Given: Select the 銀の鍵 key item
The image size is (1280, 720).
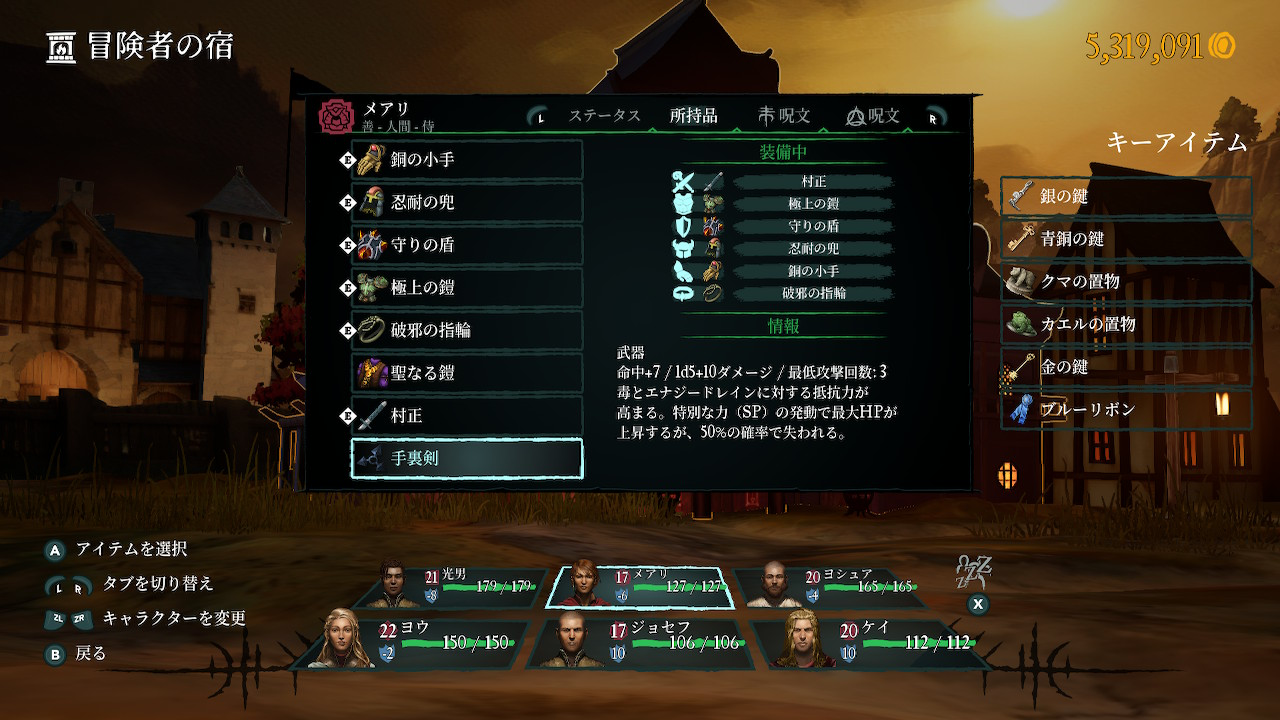Looking at the screenshot, I should click(1126, 196).
